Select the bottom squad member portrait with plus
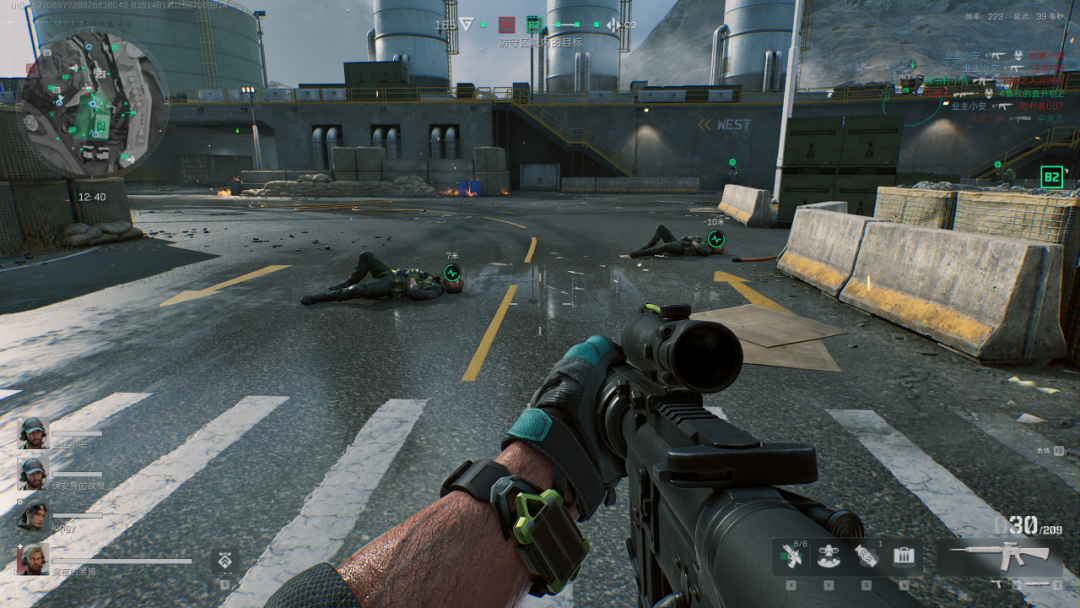Viewport: 1080px width, 608px height. pos(32,559)
